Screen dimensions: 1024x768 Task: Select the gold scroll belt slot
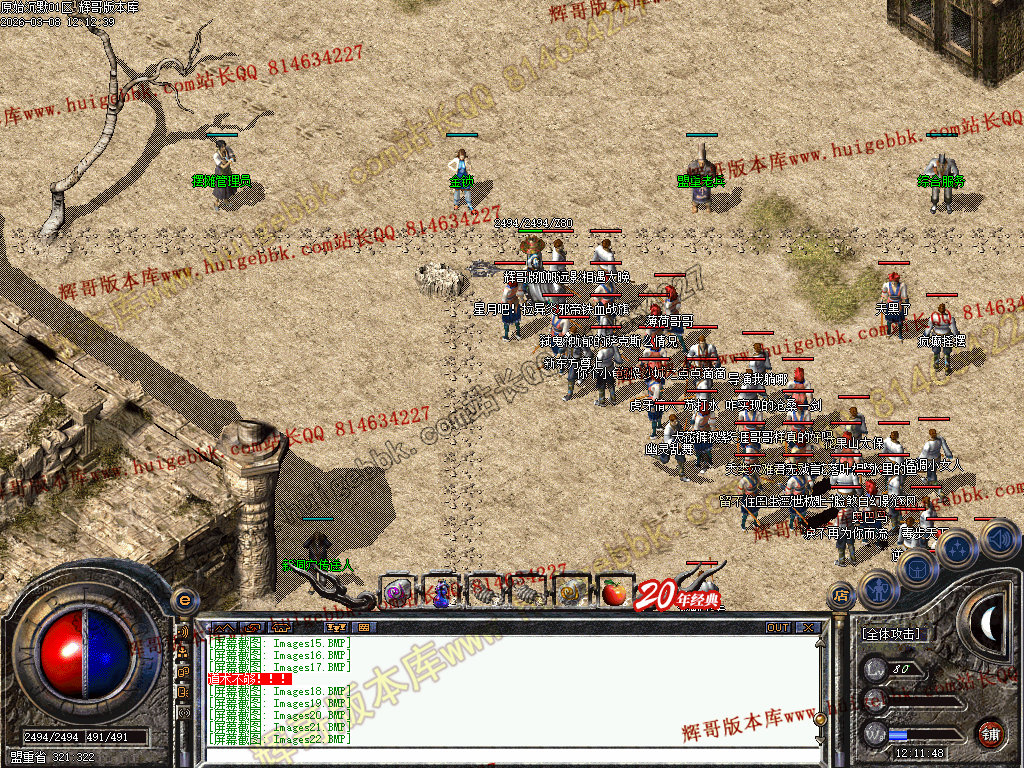pos(572,592)
